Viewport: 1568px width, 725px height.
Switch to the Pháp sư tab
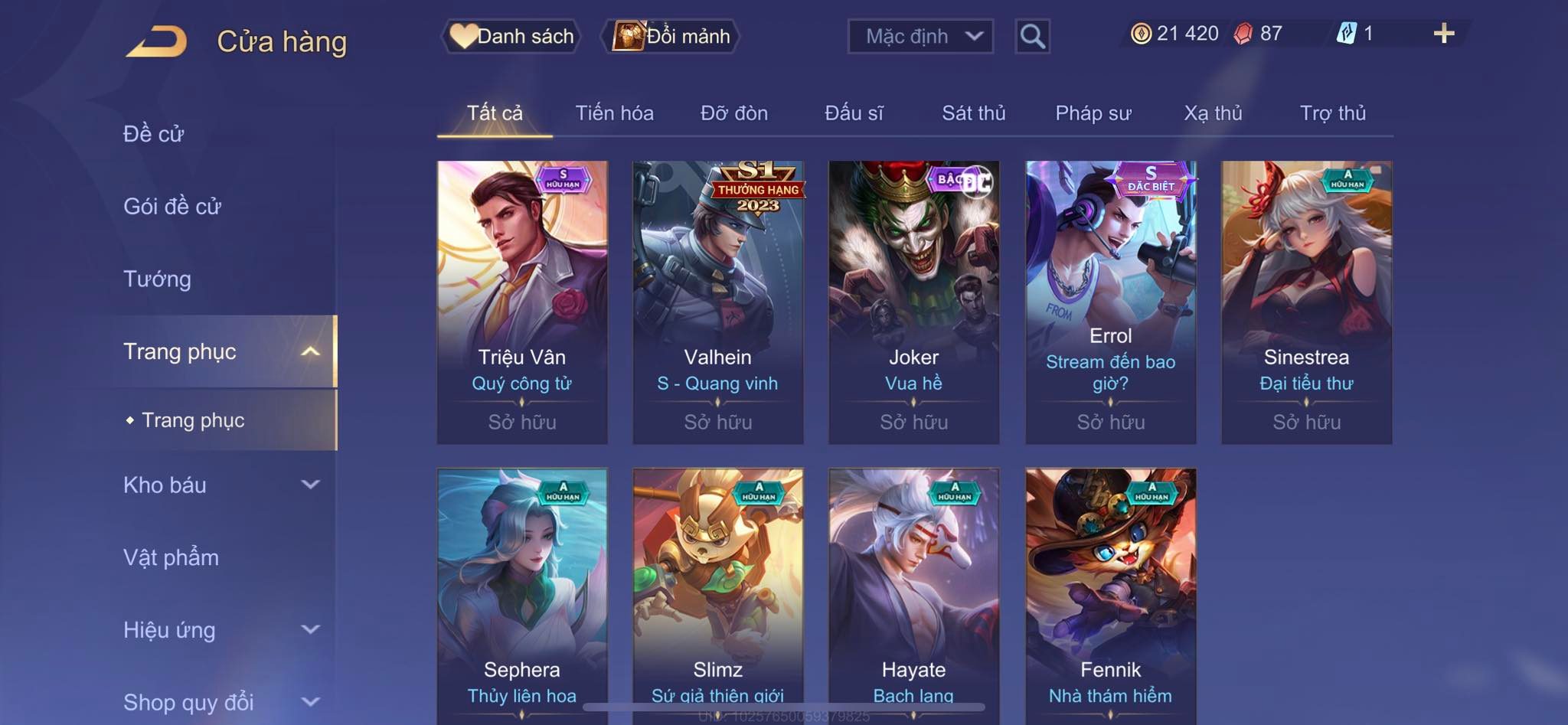[1093, 113]
